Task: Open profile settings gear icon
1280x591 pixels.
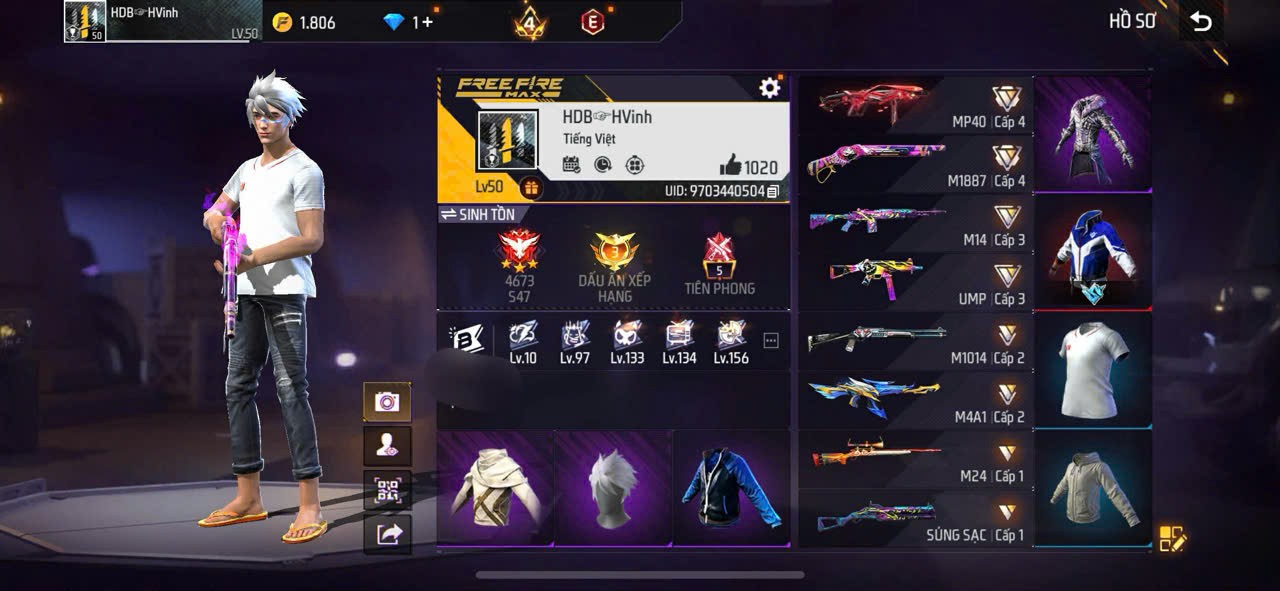Action: coord(769,88)
